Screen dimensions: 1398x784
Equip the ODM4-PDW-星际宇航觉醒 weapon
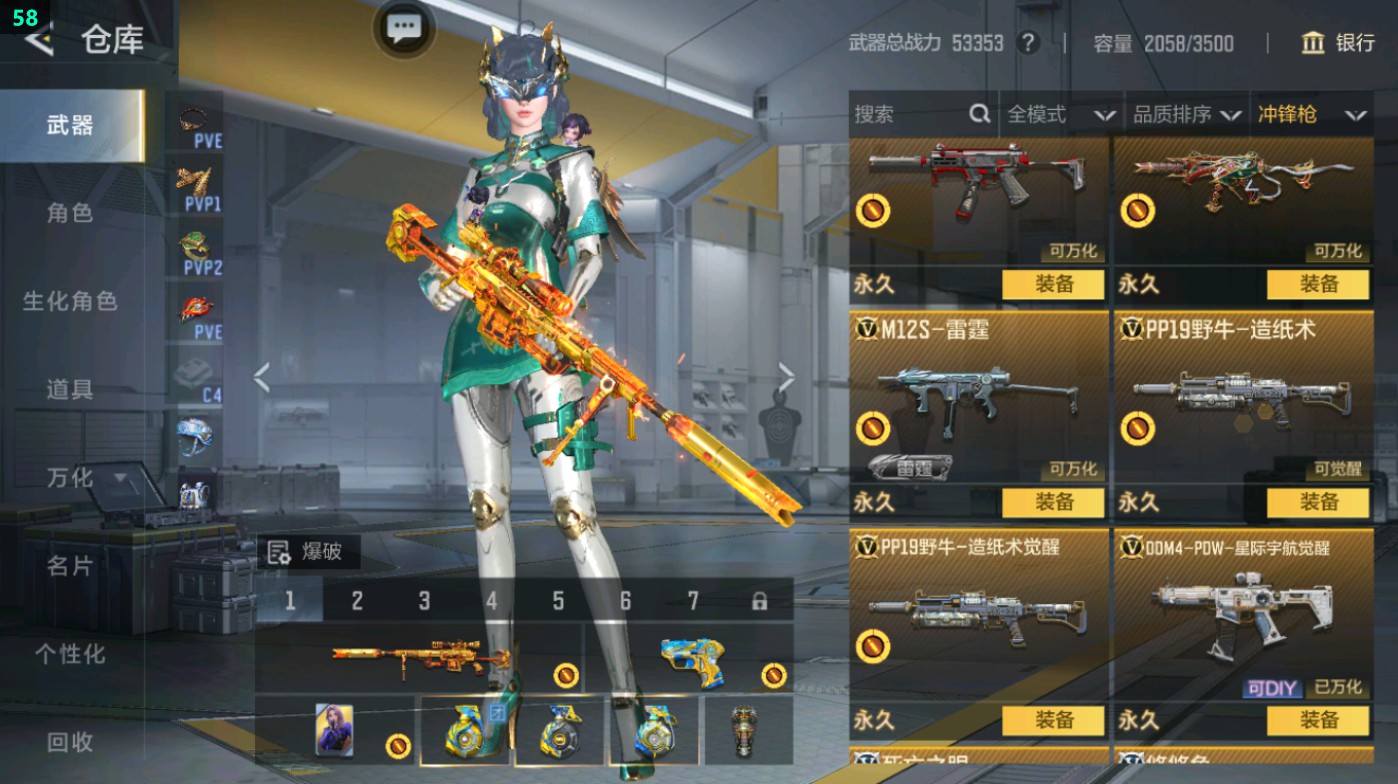(x=1317, y=720)
